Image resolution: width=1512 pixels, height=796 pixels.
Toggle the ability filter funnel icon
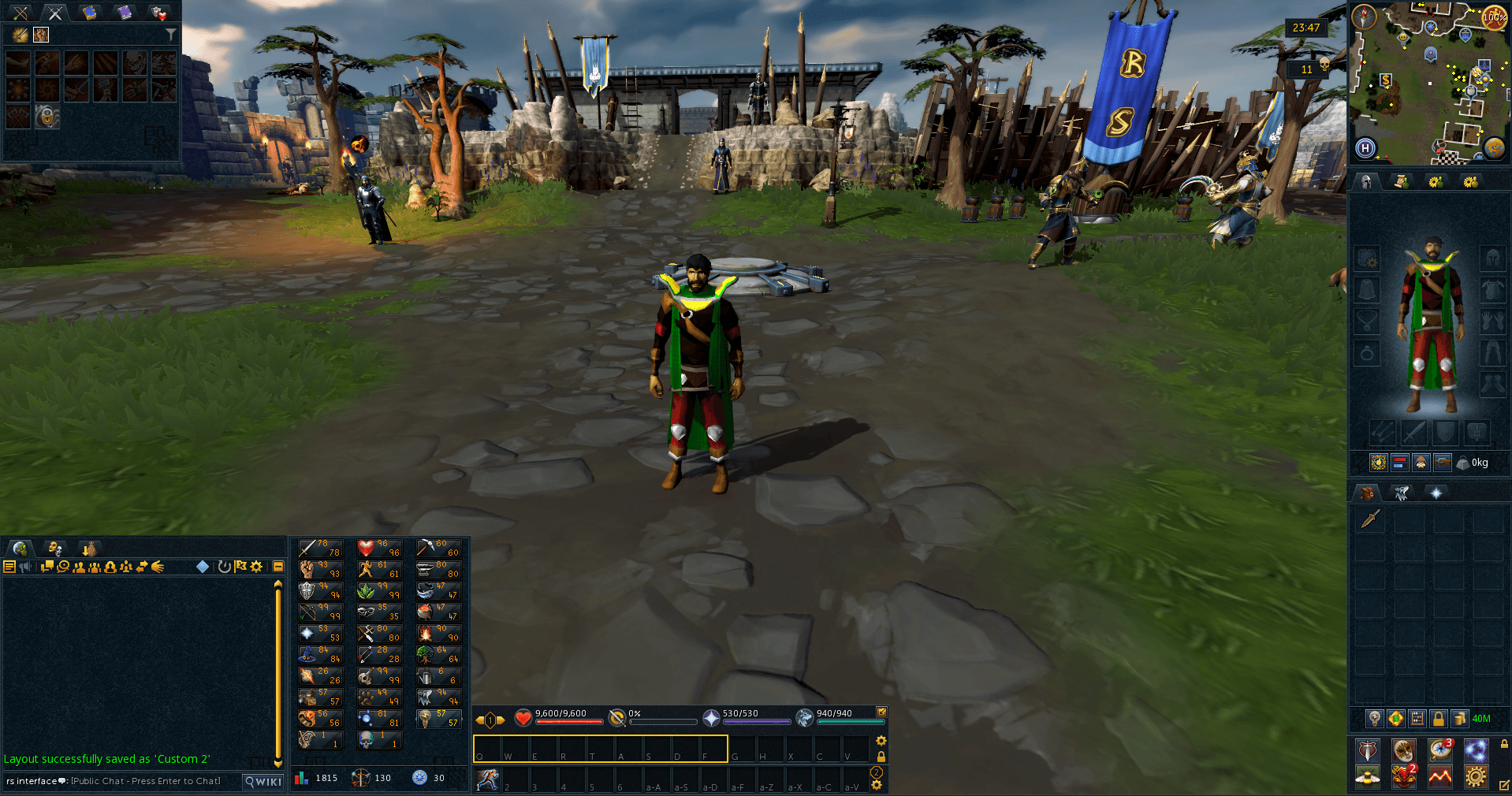coord(171,33)
